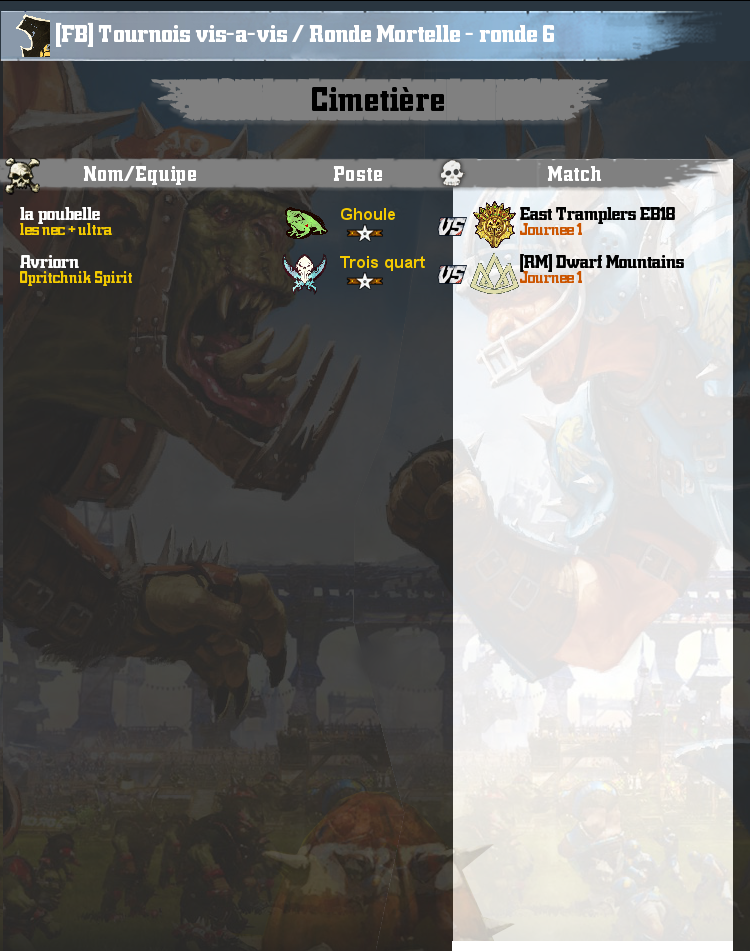Sort by Match column header

[x=574, y=174]
